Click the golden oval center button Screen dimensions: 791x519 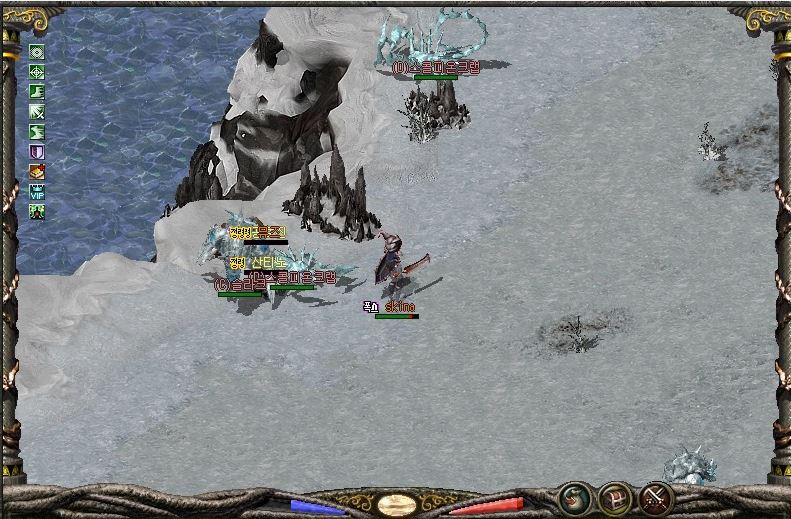click(x=397, y=504)
